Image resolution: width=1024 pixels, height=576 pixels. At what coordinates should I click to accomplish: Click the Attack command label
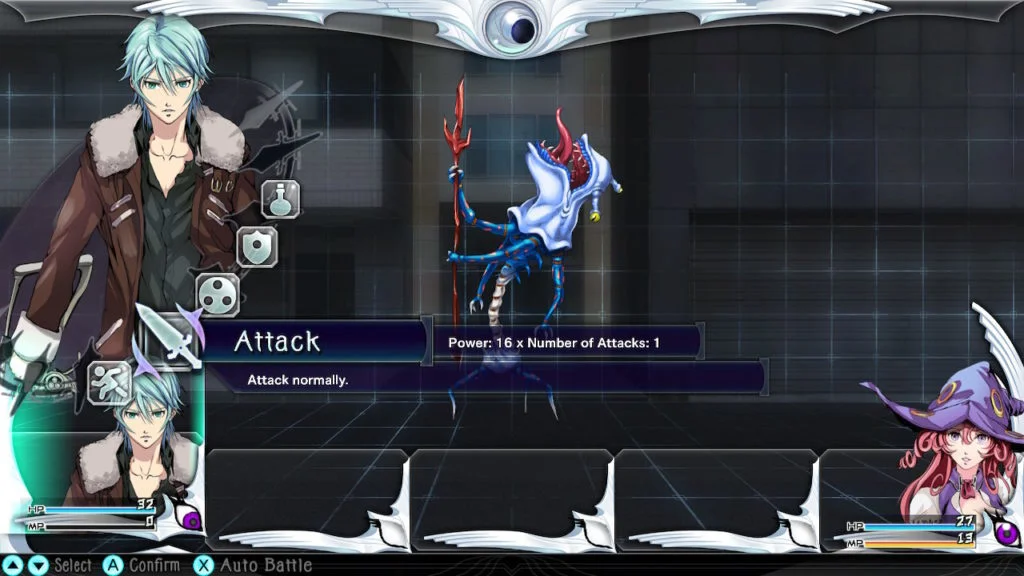277,341
